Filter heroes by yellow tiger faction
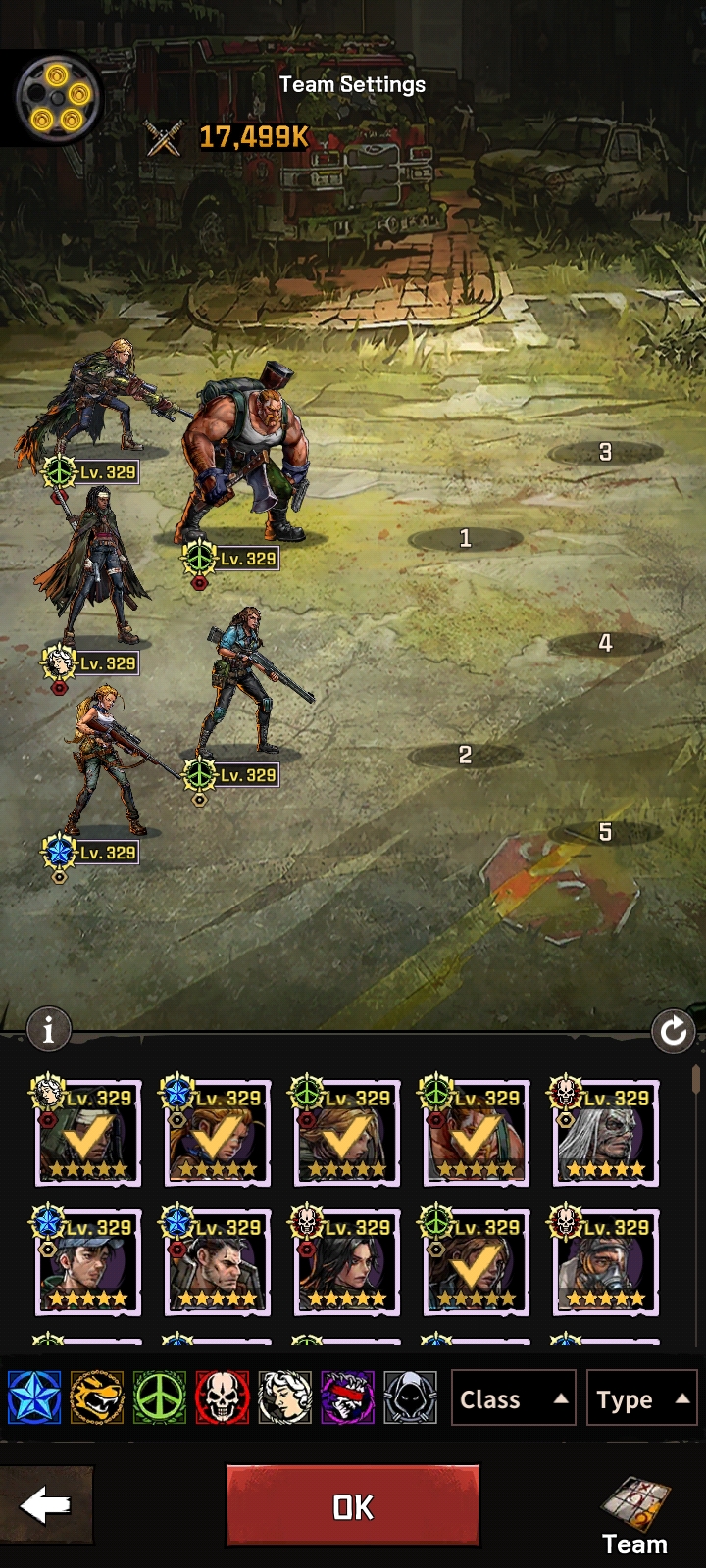Image resolution: width=706 pixels, height=1568 pixels. (97, 1397)
